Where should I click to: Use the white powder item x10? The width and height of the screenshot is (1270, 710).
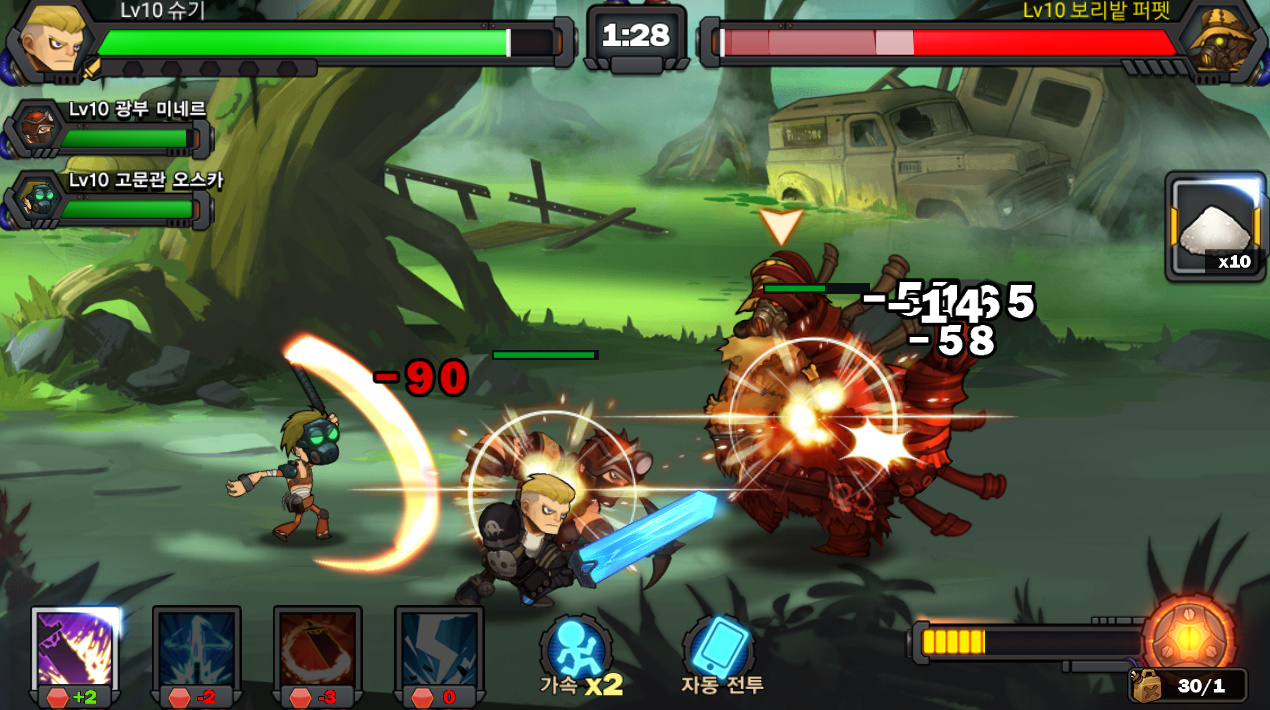[1214, 227]
